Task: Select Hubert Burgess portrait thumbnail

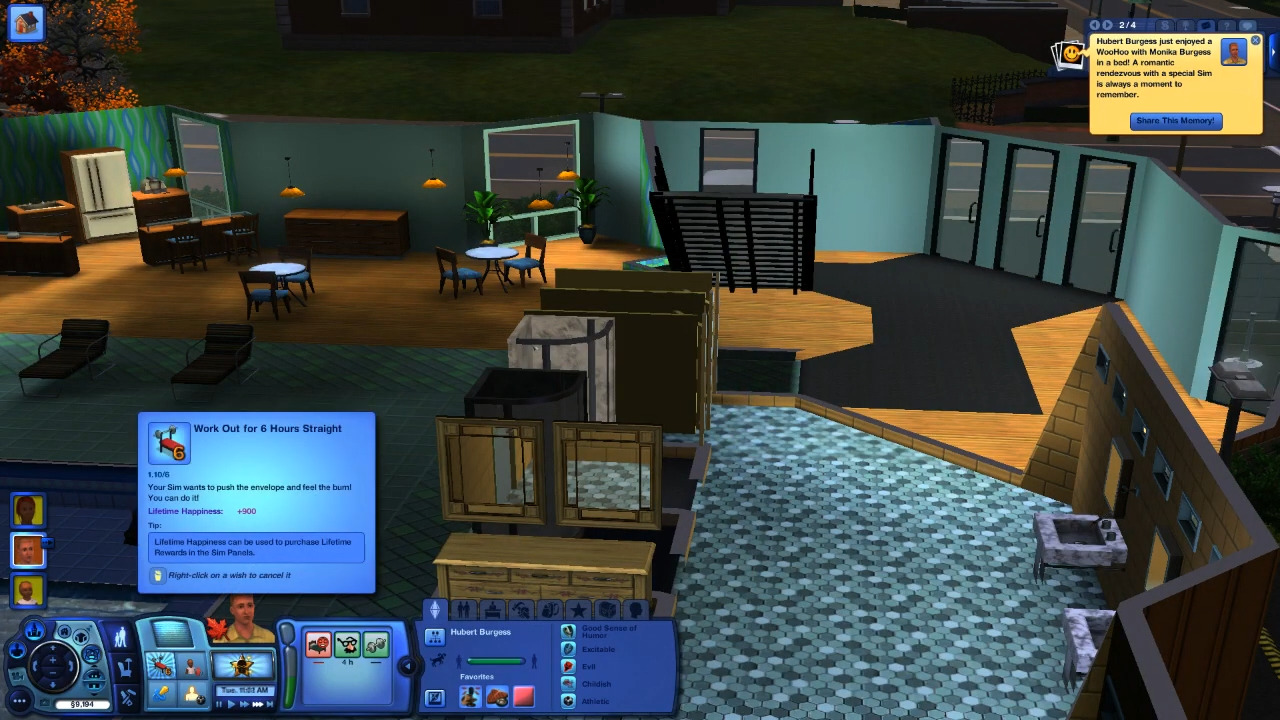Action: (27, 551)
